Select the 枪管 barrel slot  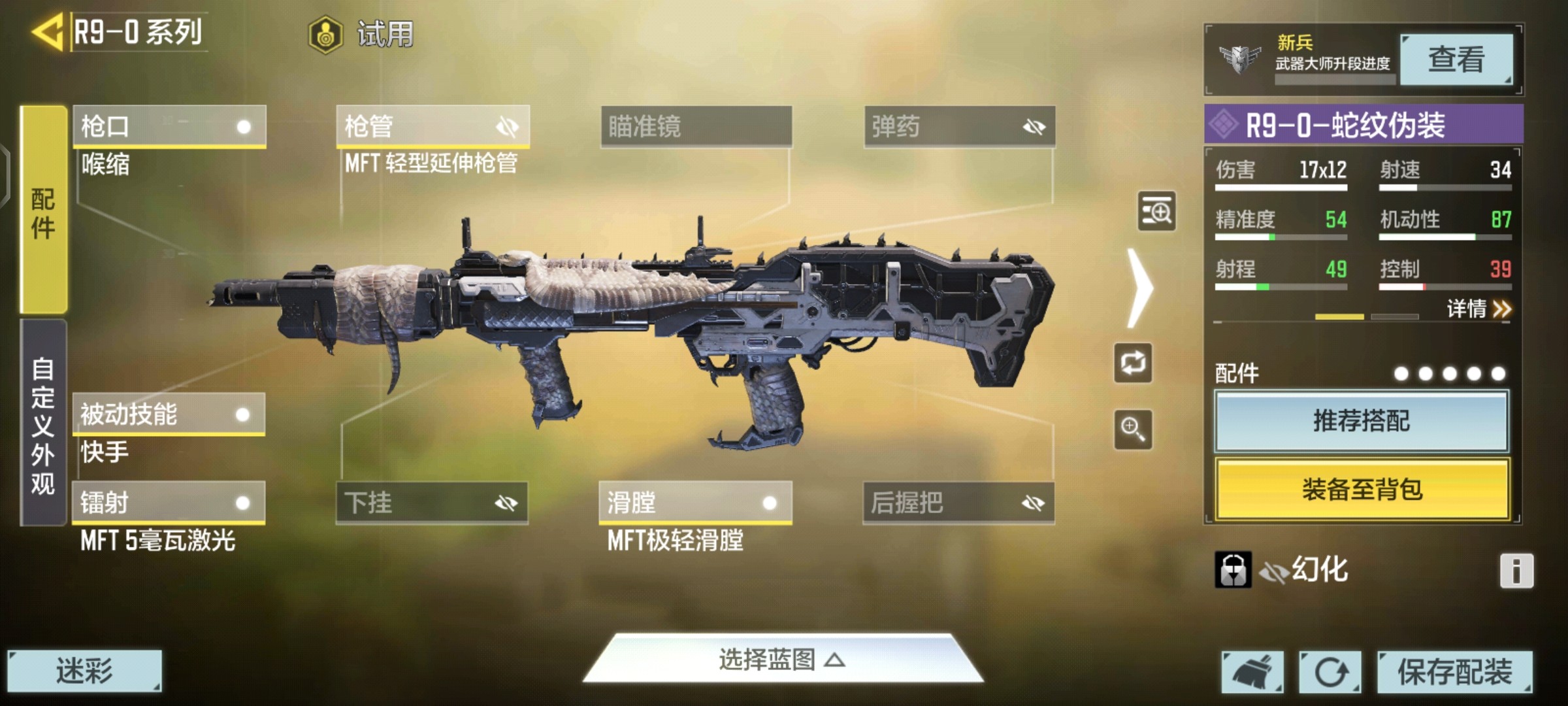433,126
